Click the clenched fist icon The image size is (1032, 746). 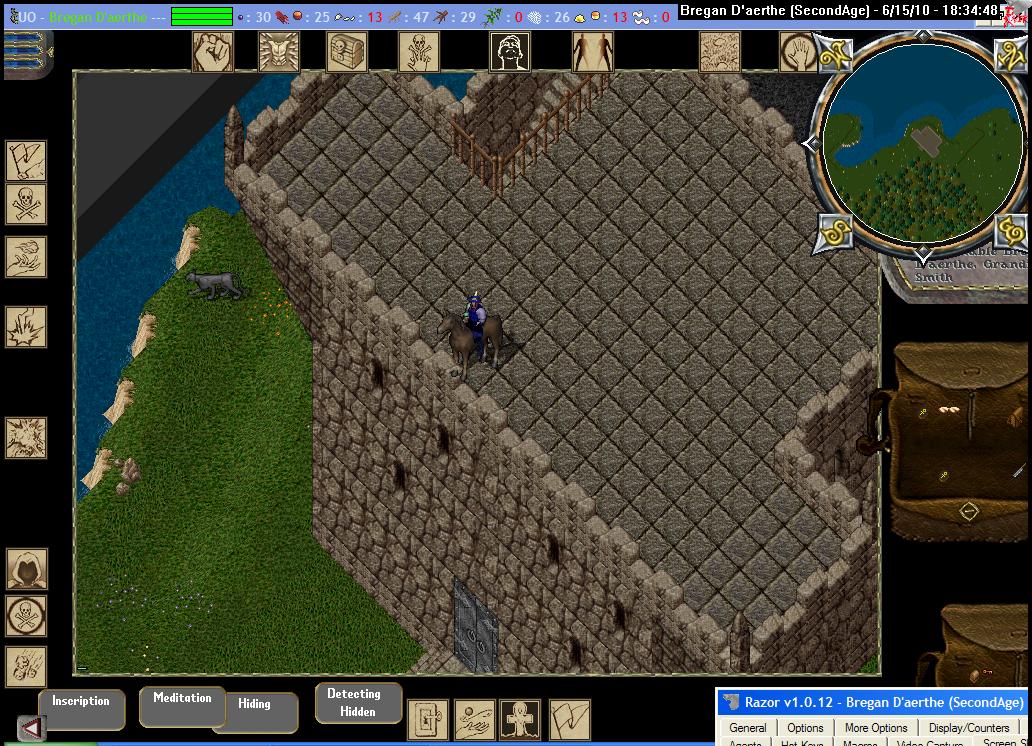coord(212,52)
